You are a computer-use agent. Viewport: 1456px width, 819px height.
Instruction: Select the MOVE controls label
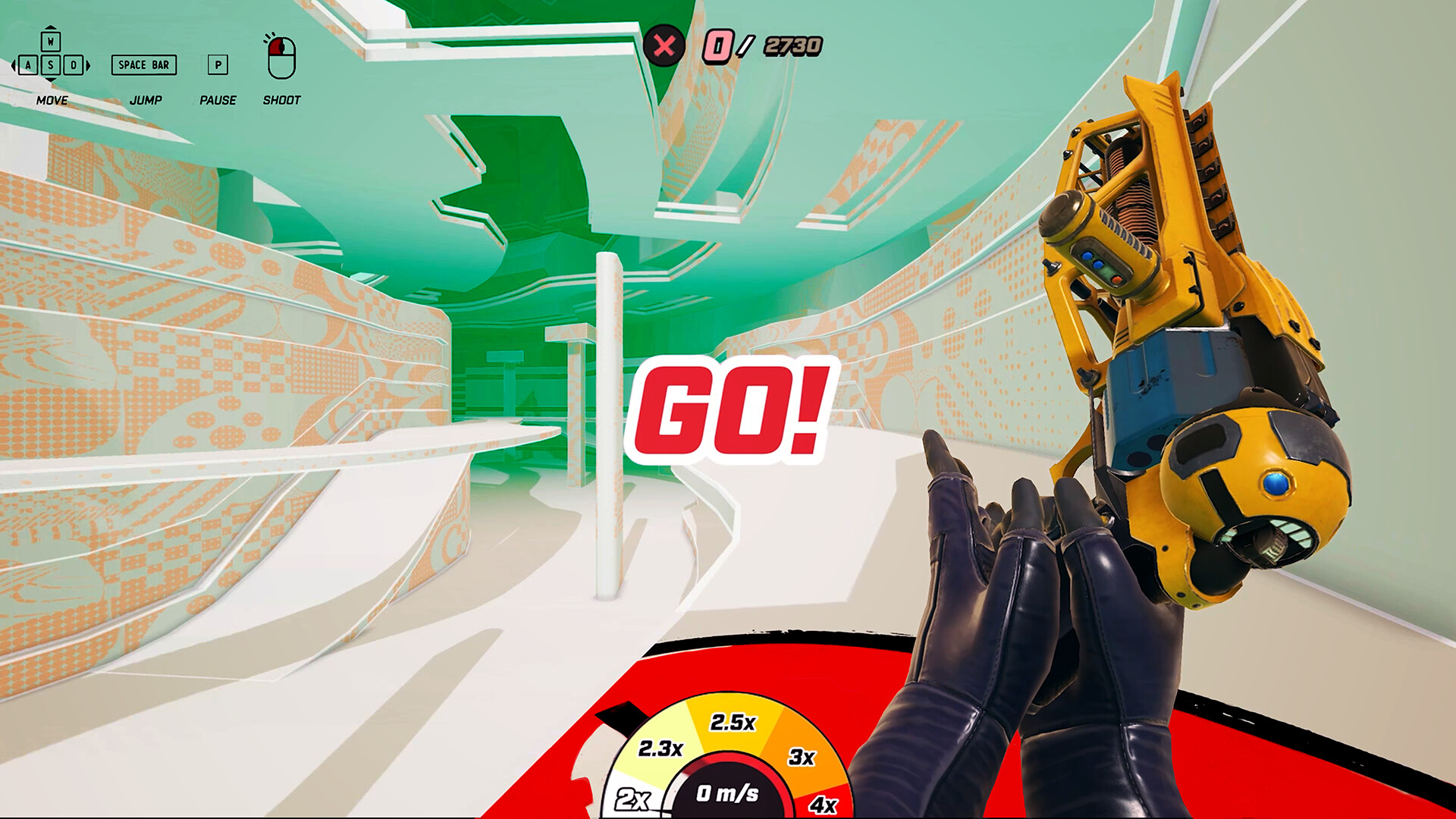[x=51, y=99]
